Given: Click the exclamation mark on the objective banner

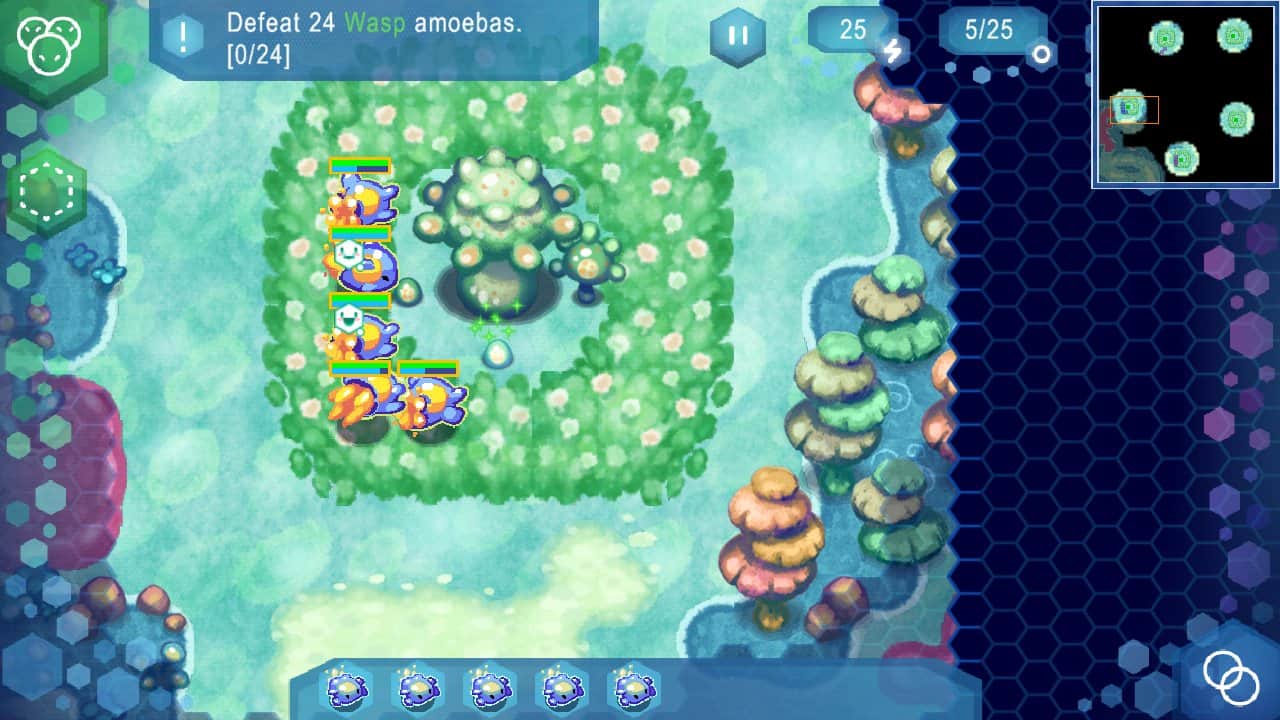Looking at the screenshot, I should 182,33.
